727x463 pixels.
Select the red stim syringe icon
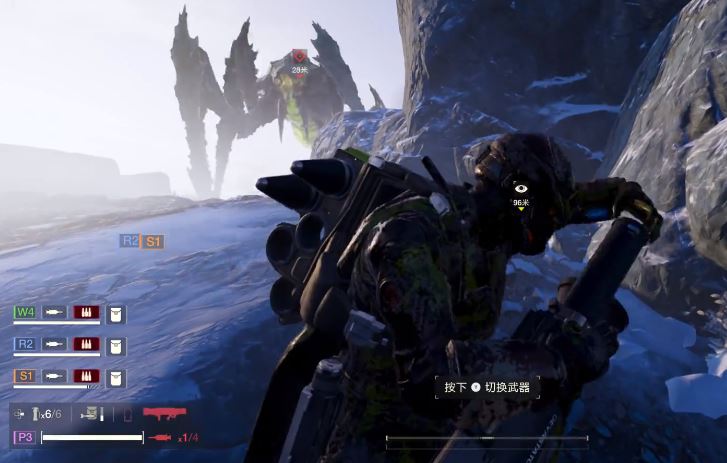tap(159, 437)
